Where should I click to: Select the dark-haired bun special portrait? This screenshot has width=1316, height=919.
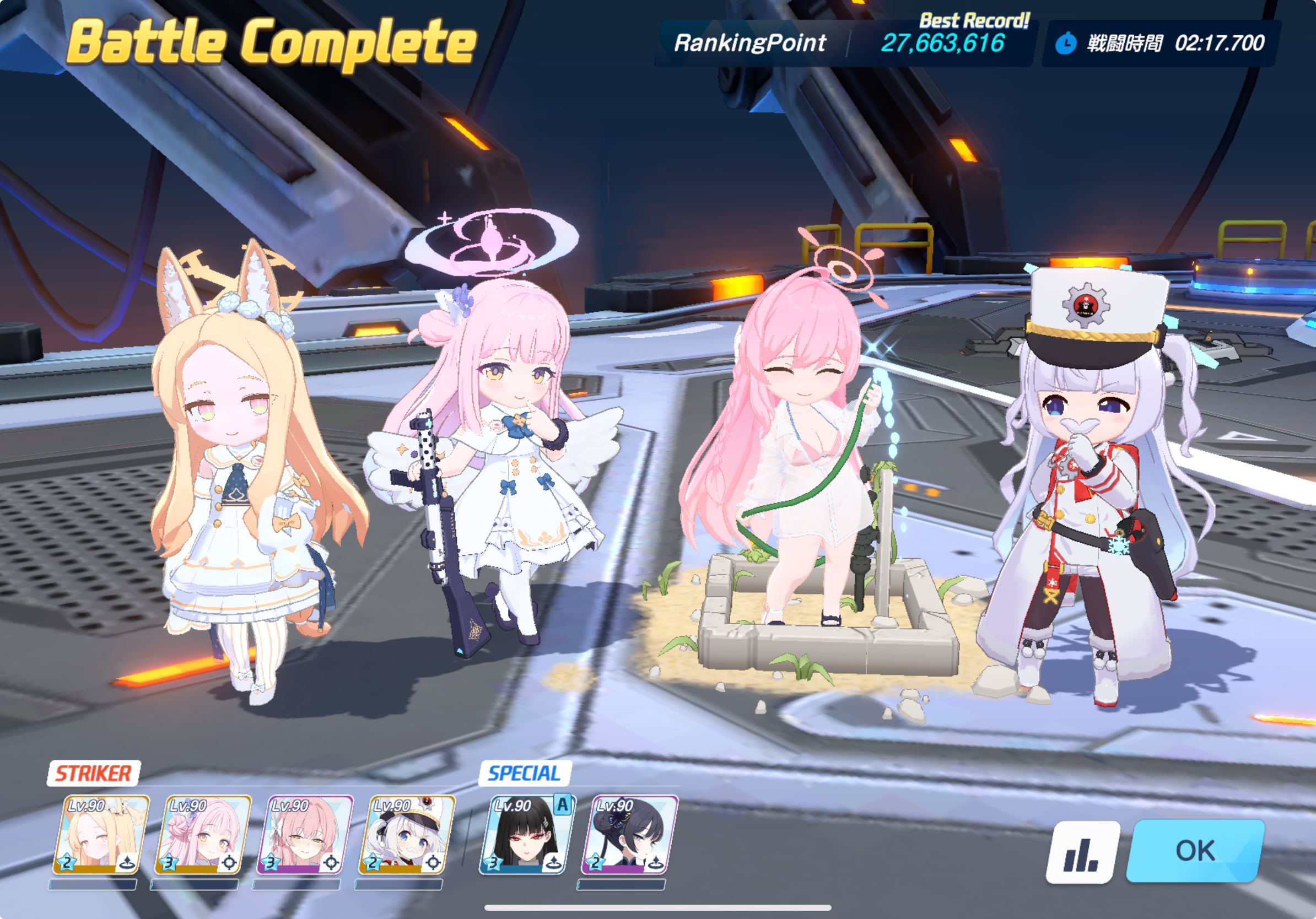tap(629, 834)
